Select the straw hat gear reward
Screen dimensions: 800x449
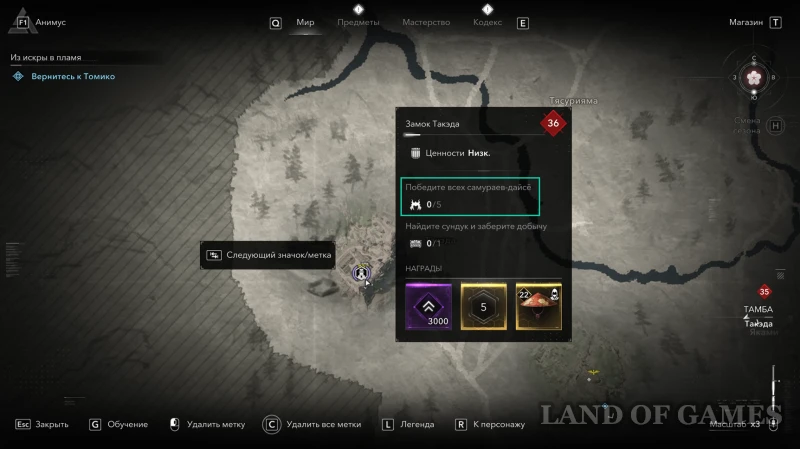click(539, 307)
